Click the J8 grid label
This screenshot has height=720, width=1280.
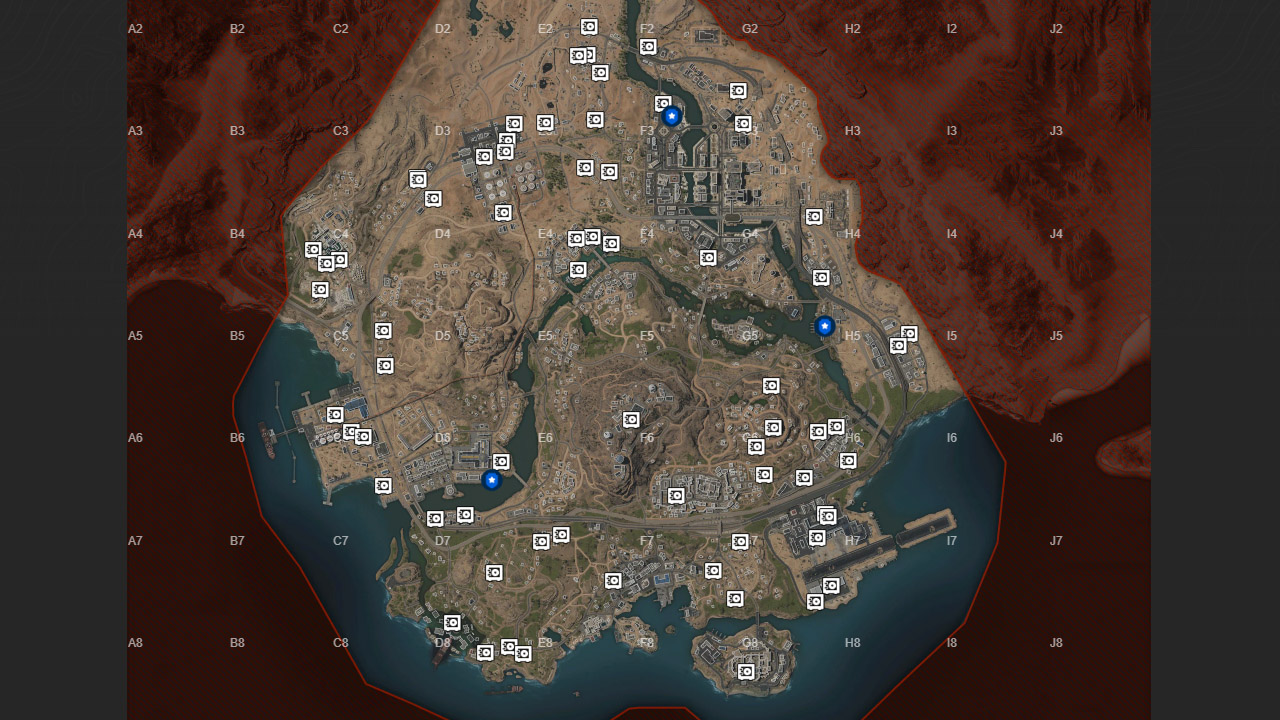pyautogui.click(x=1056, y=643)
